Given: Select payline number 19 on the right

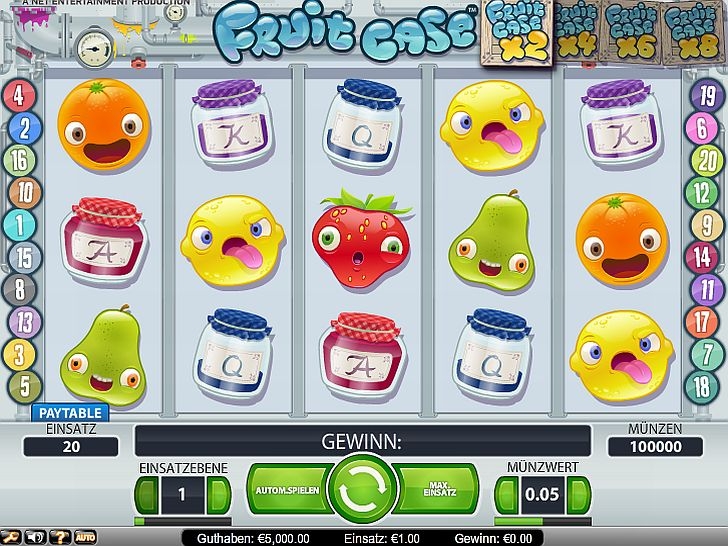Looking at the screenshot, I should point(706,96).
